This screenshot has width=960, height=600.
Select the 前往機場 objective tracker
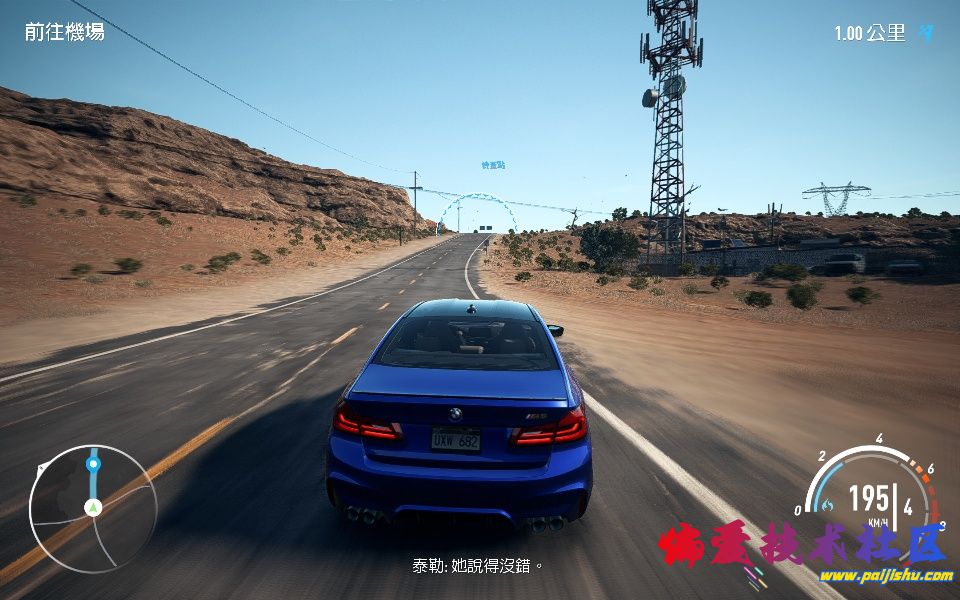65,32
